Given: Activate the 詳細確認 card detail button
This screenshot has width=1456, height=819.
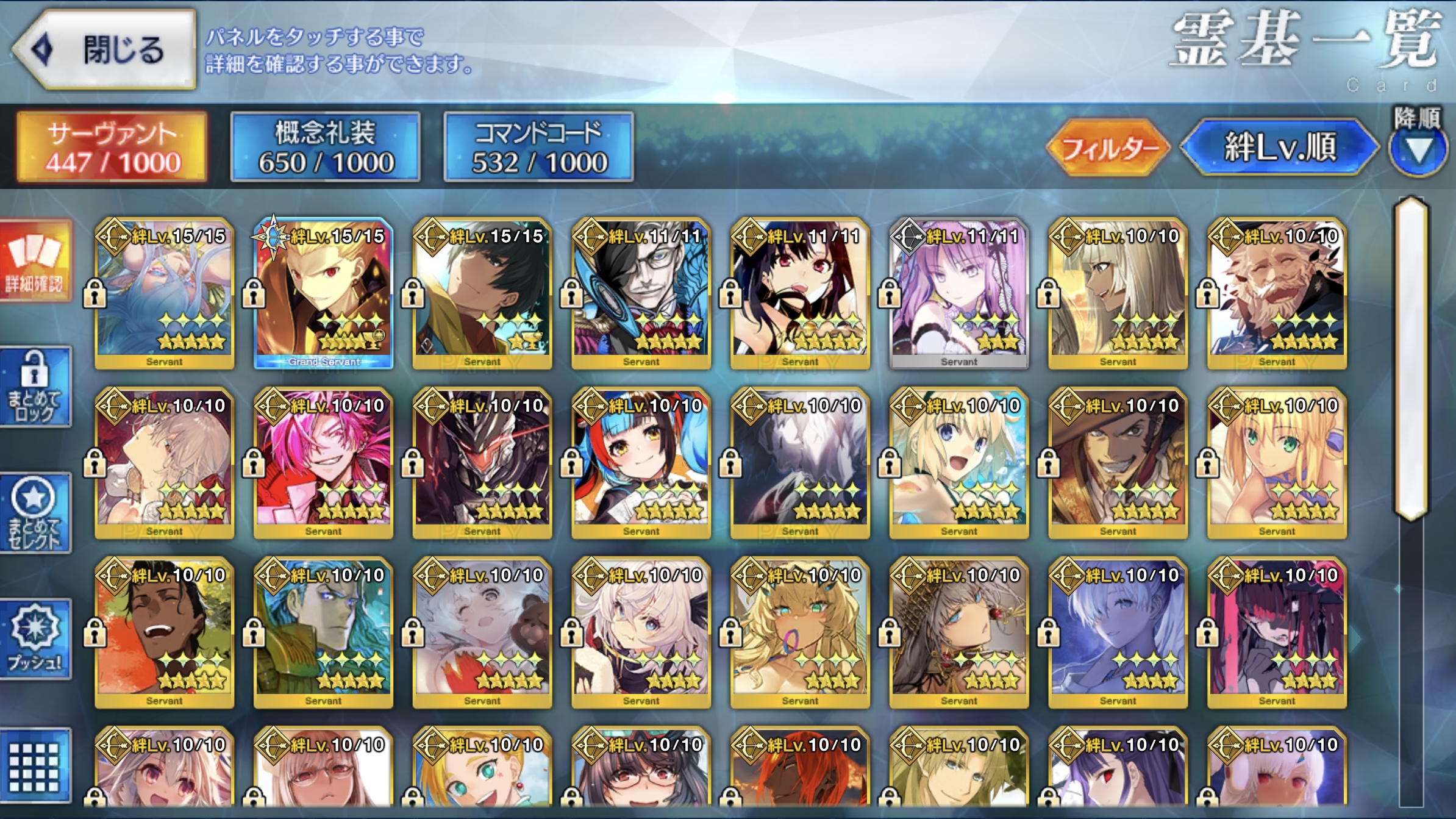Looking at the screenshot, I should click(35, 261).
